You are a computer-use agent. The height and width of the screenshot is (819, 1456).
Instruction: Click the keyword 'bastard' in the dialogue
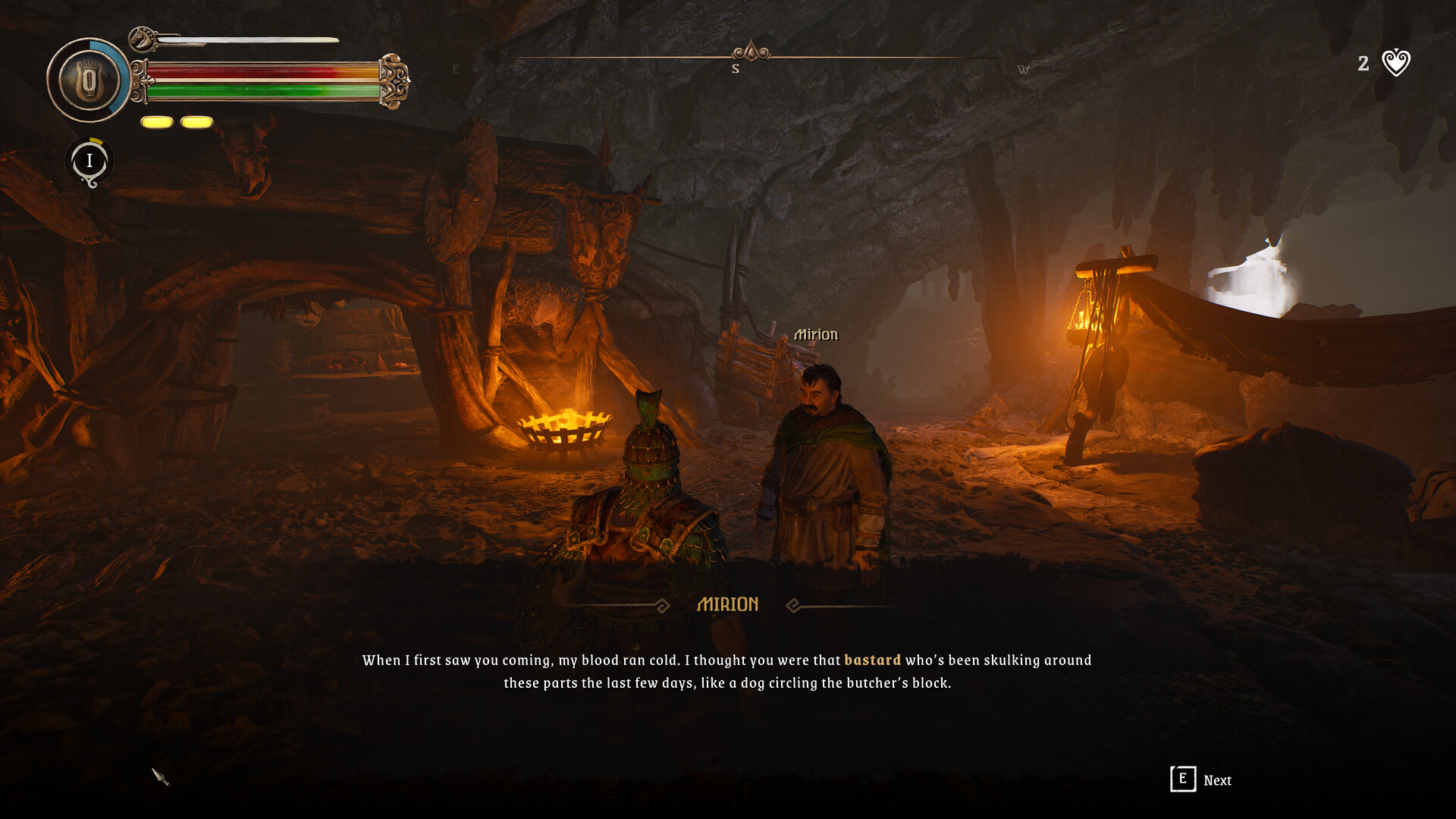pyautogui.click(x=871, y=660)
